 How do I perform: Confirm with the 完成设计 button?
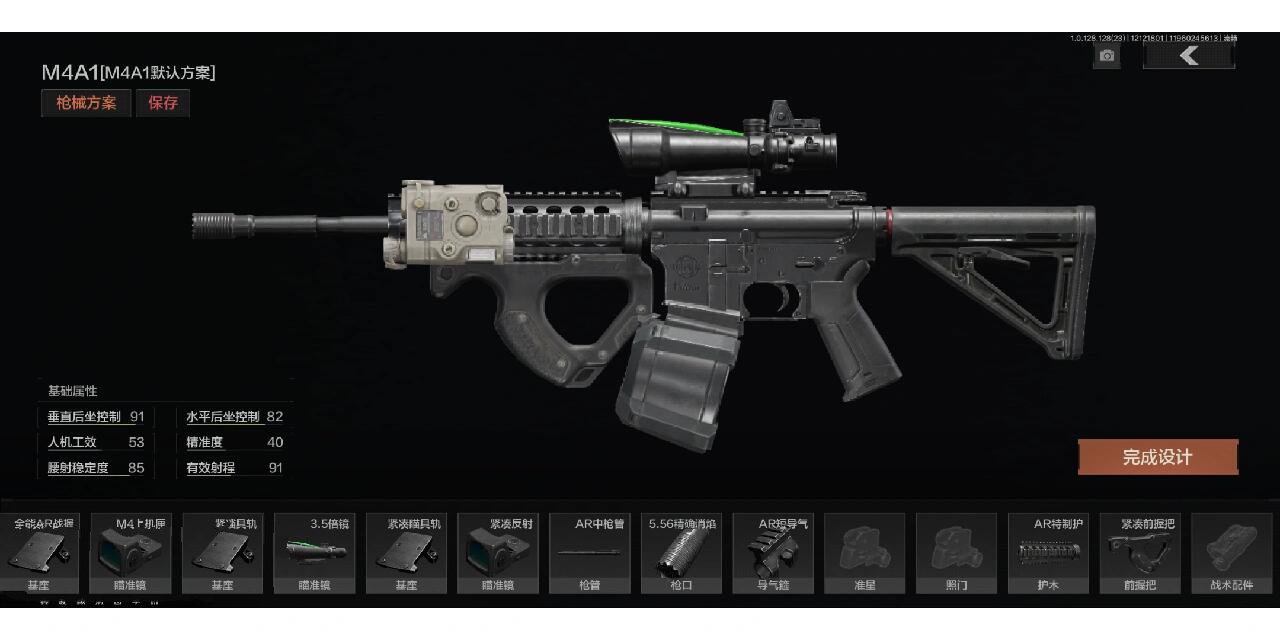pos(1157,457)
